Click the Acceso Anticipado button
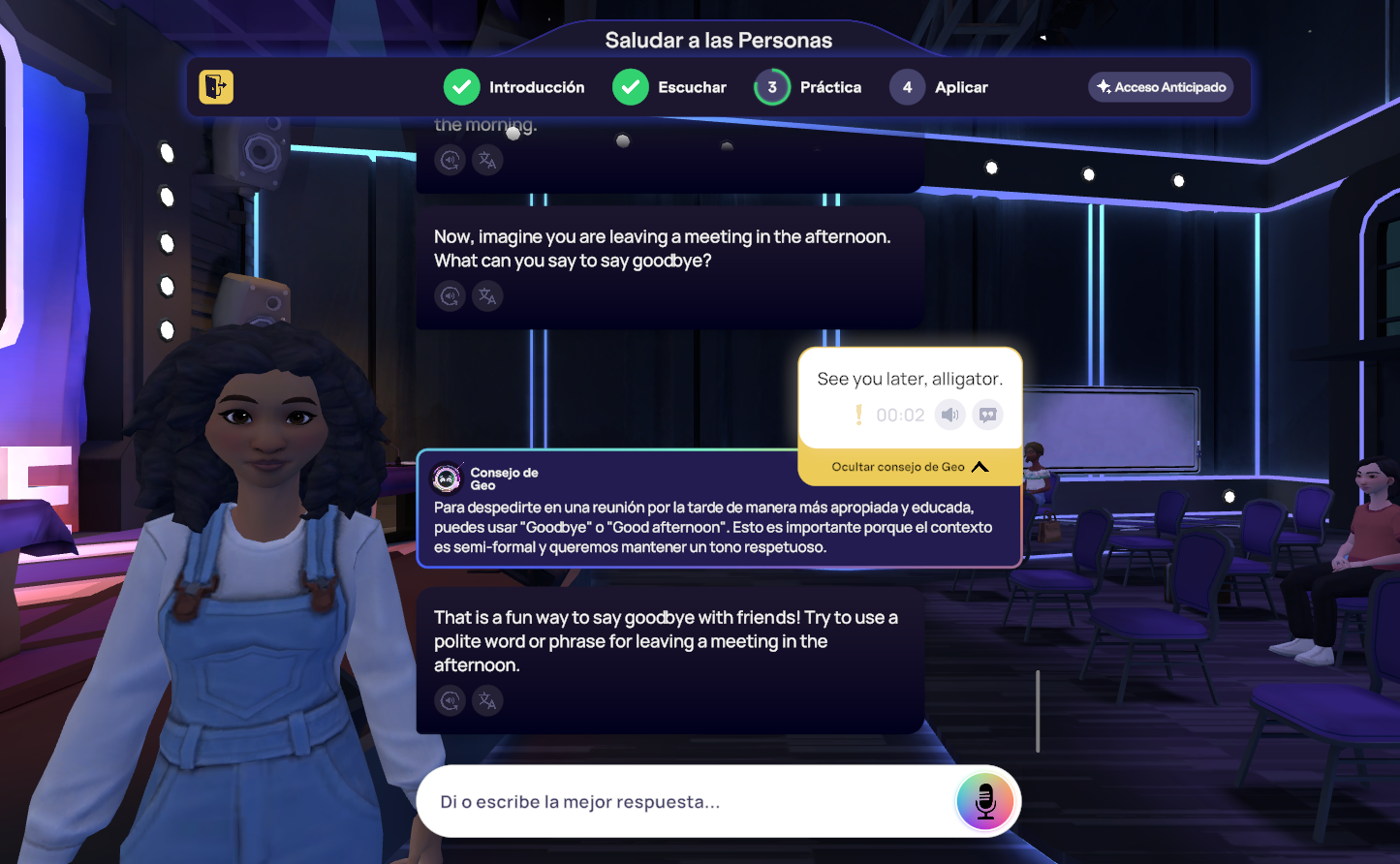The width and height of the screenshot is (1400, 864). click(1161, 87)
